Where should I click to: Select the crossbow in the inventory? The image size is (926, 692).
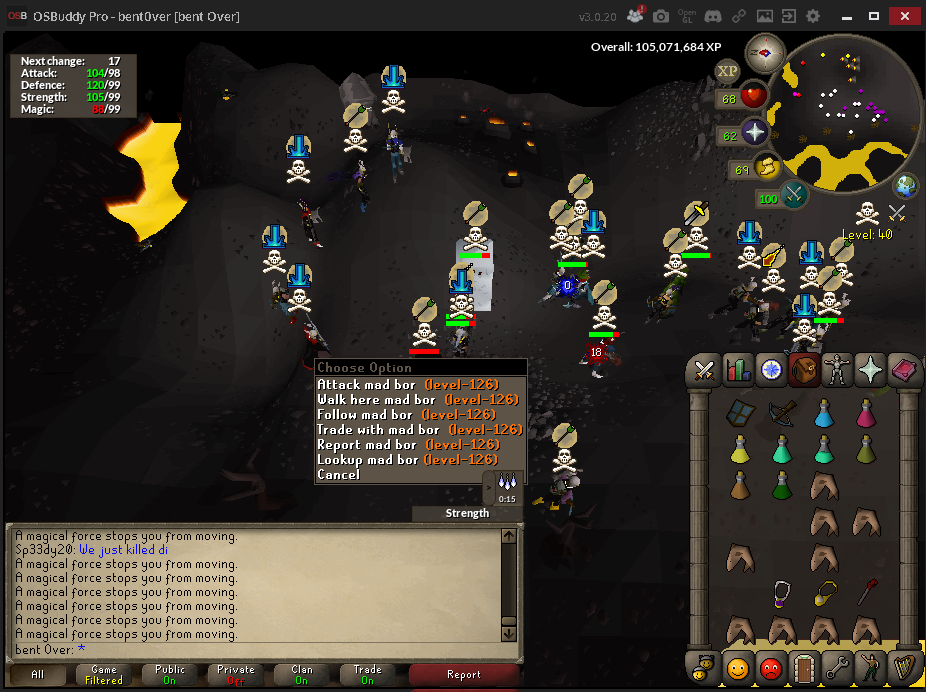782,411
